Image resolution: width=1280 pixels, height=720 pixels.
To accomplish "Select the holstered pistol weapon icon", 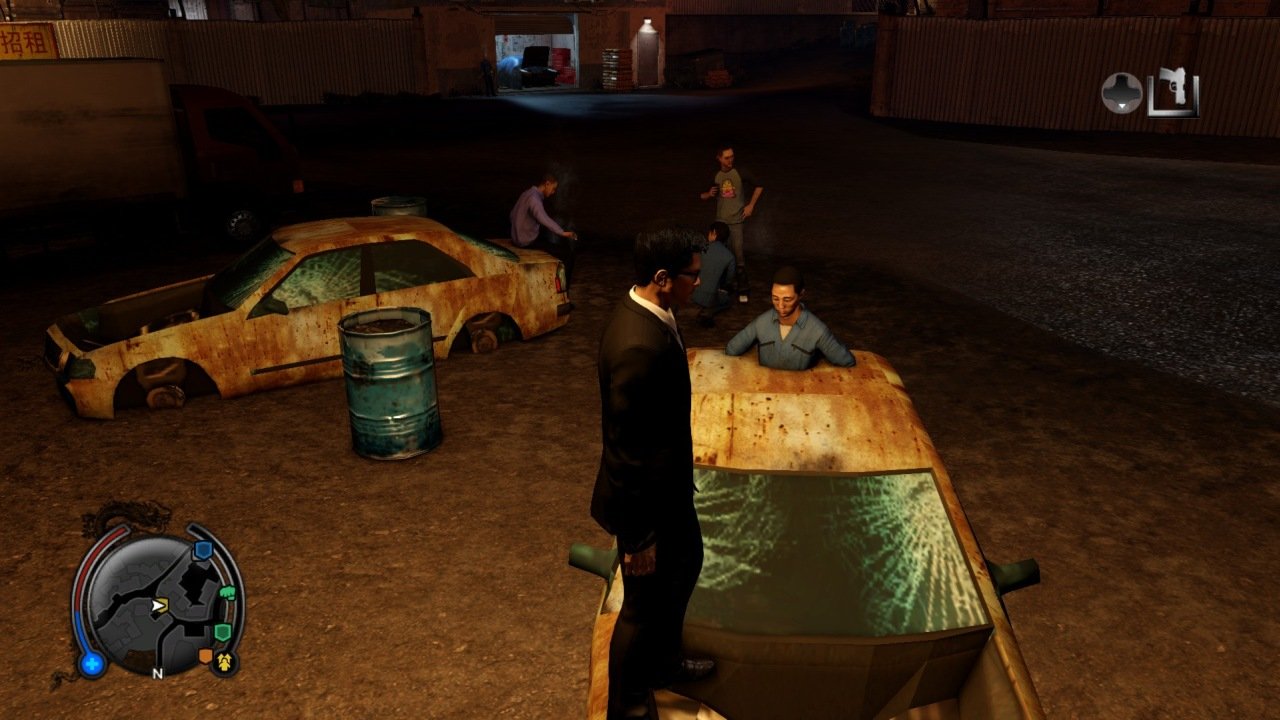I will coord(1173,92).
